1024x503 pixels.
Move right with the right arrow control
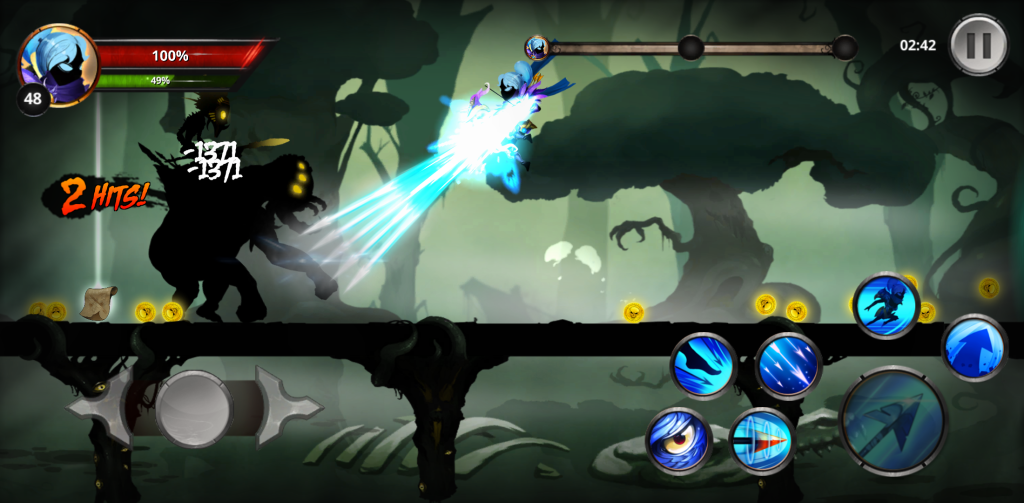point(287,407)
